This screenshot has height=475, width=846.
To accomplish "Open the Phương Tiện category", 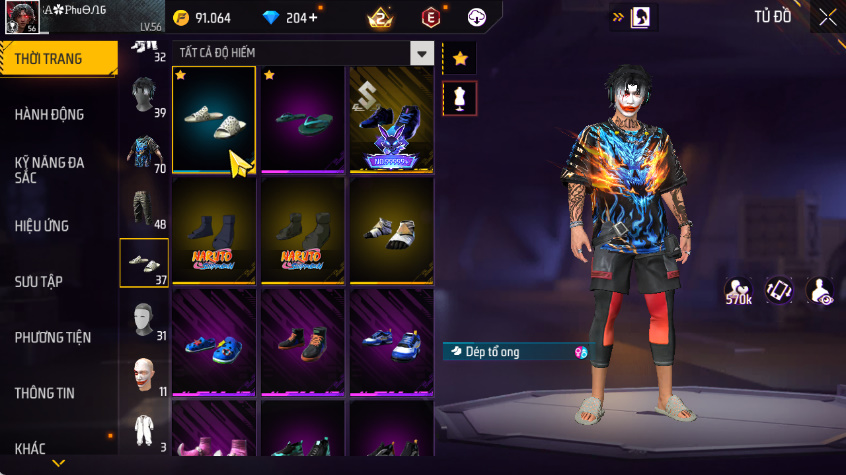I will 52,337.
